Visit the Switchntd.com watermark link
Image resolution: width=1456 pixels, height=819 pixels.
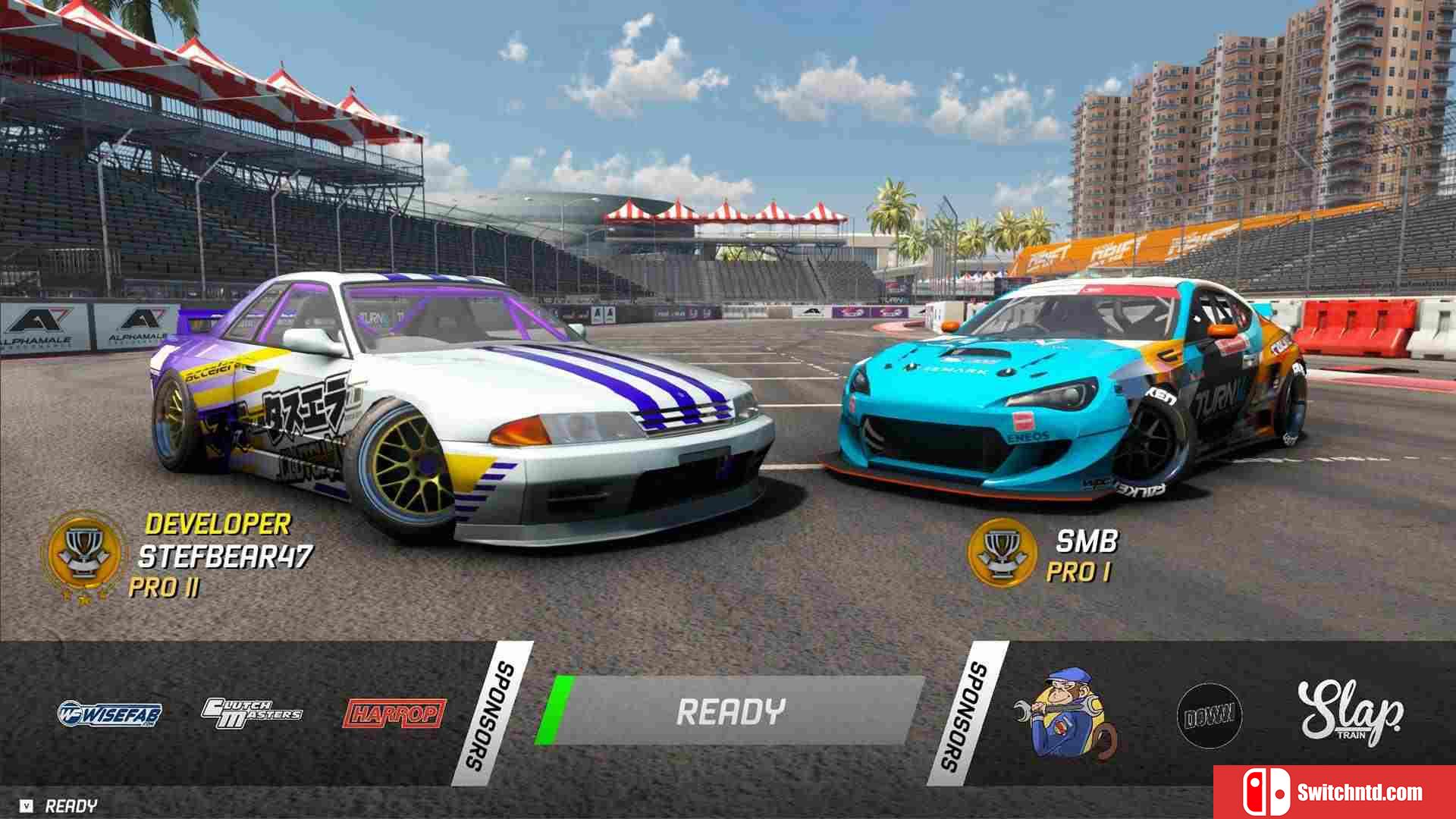click(1335, 792)
